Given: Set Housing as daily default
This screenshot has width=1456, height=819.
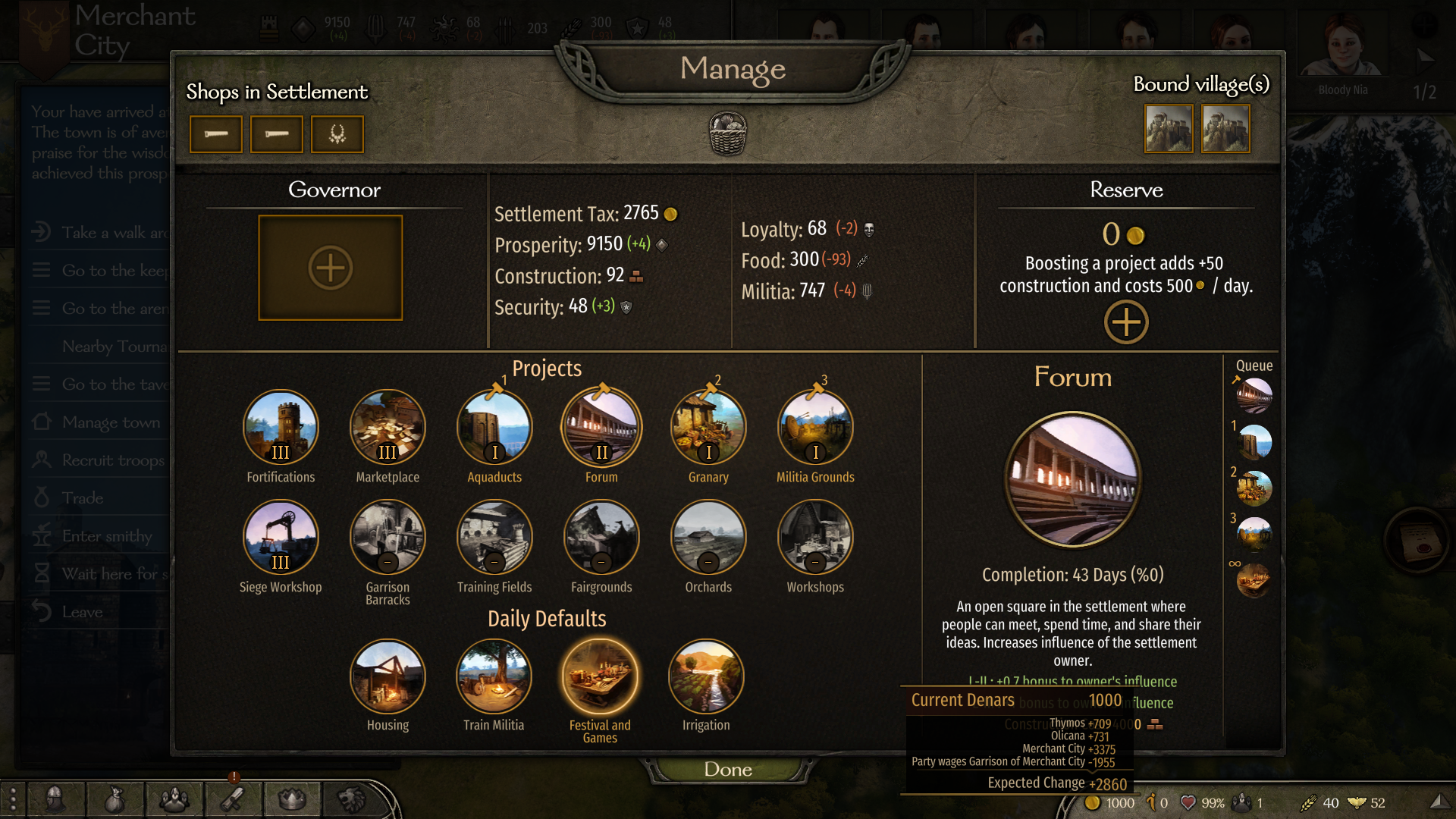Looking at the screenshot, I should 388,677.
